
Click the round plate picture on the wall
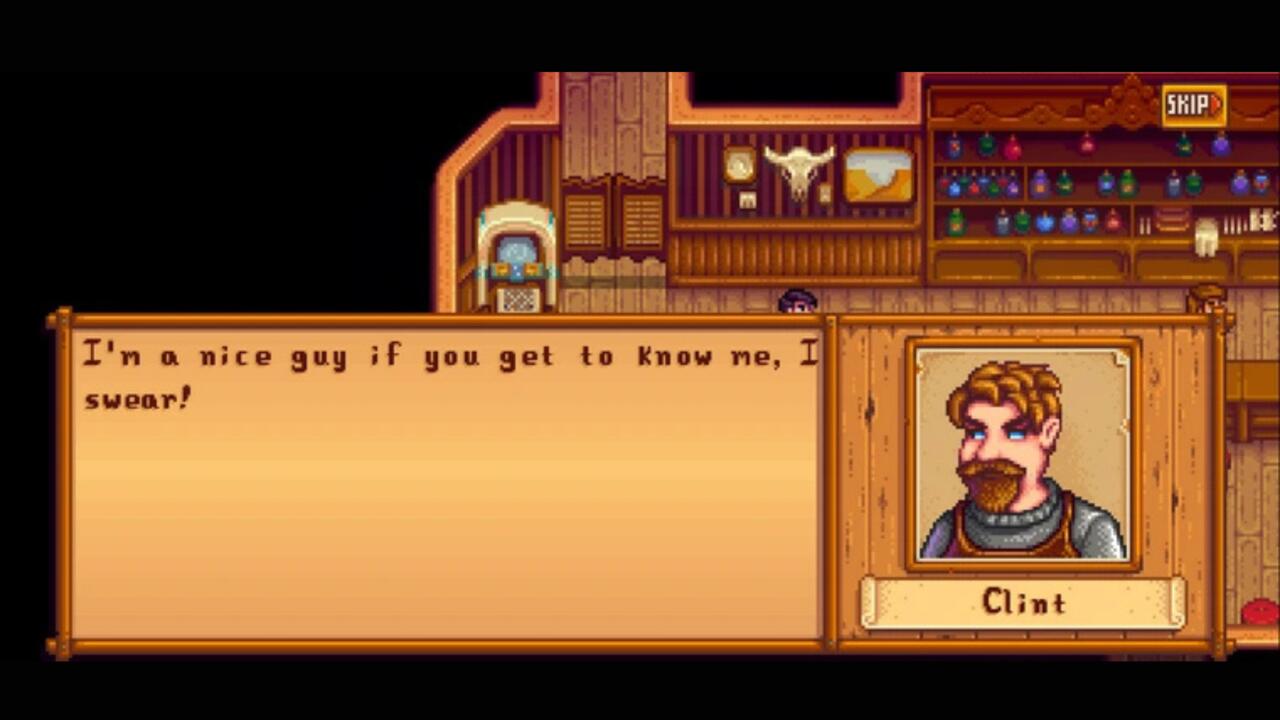[x=739, y=164]
